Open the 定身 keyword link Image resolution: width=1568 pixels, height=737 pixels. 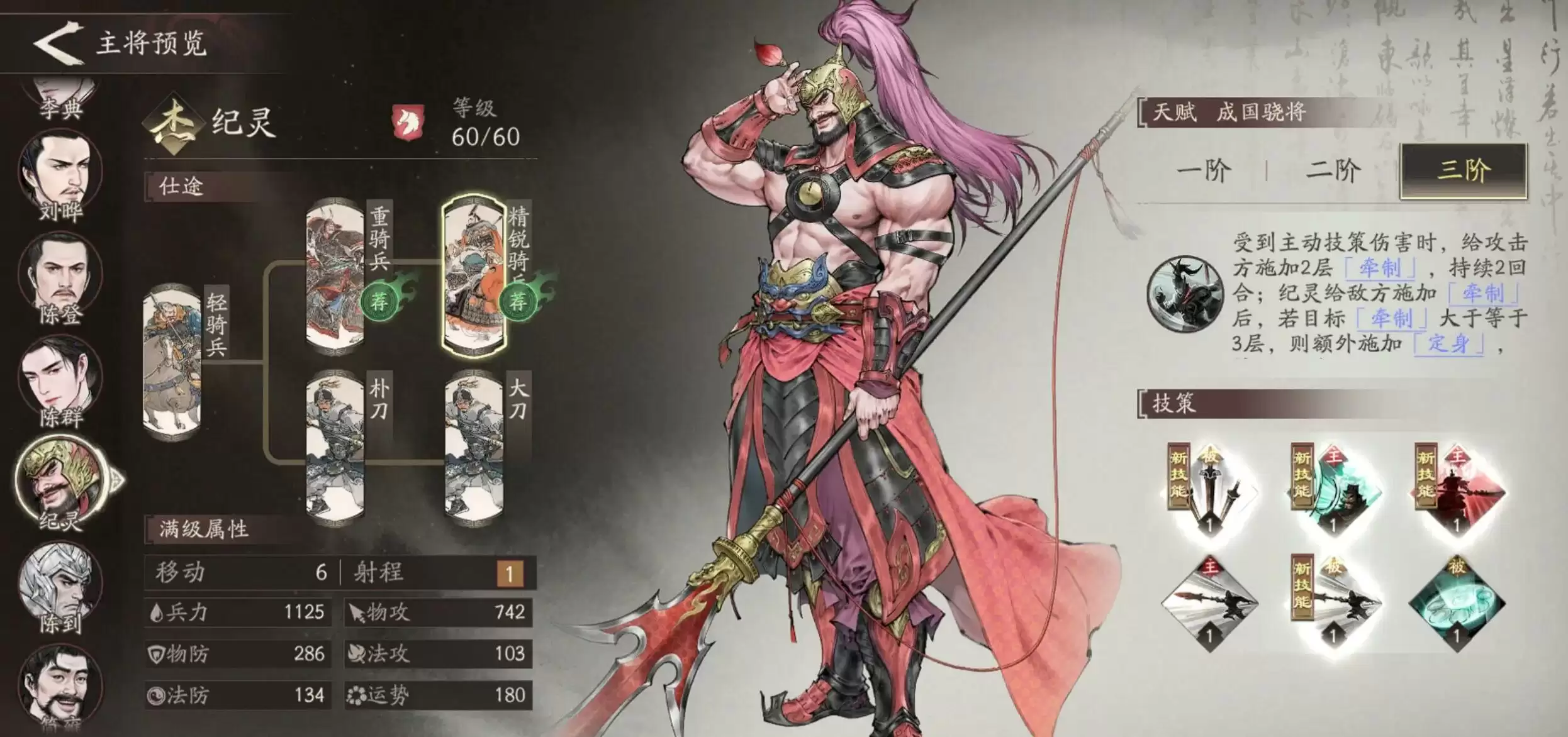(1448, 344)
